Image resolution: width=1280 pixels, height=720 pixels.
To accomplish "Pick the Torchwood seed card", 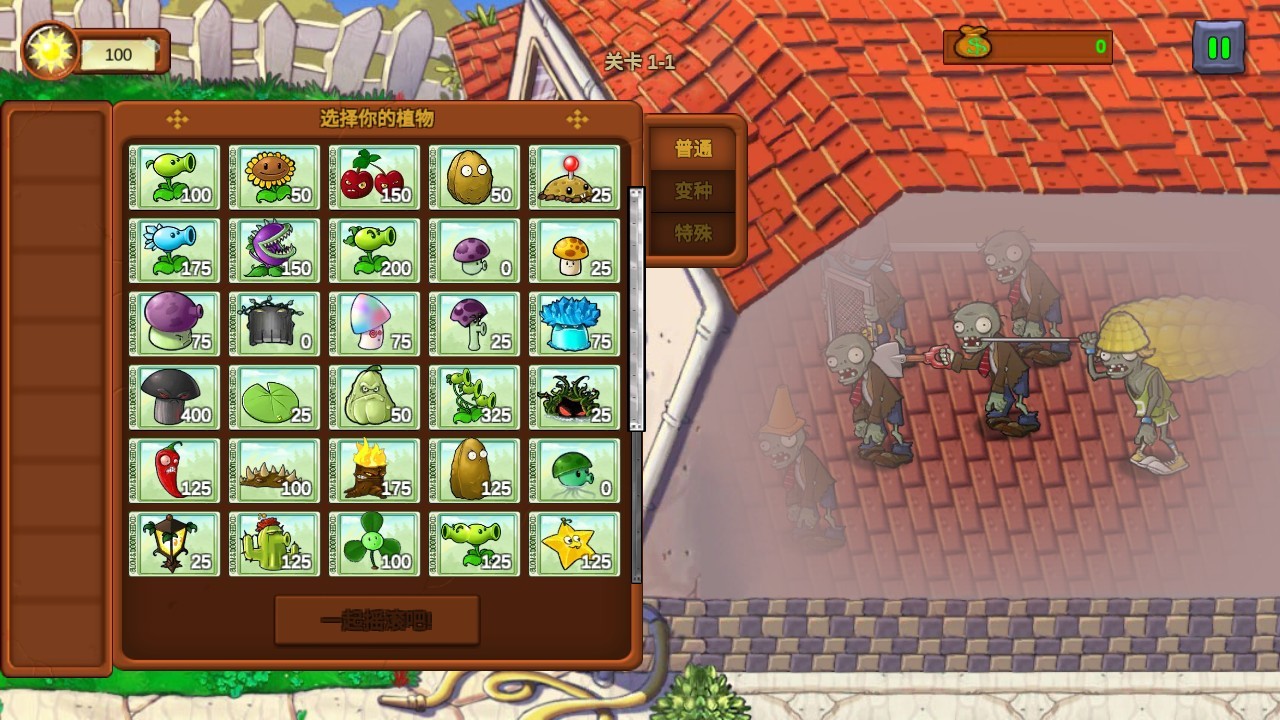I will coord(374,470).
